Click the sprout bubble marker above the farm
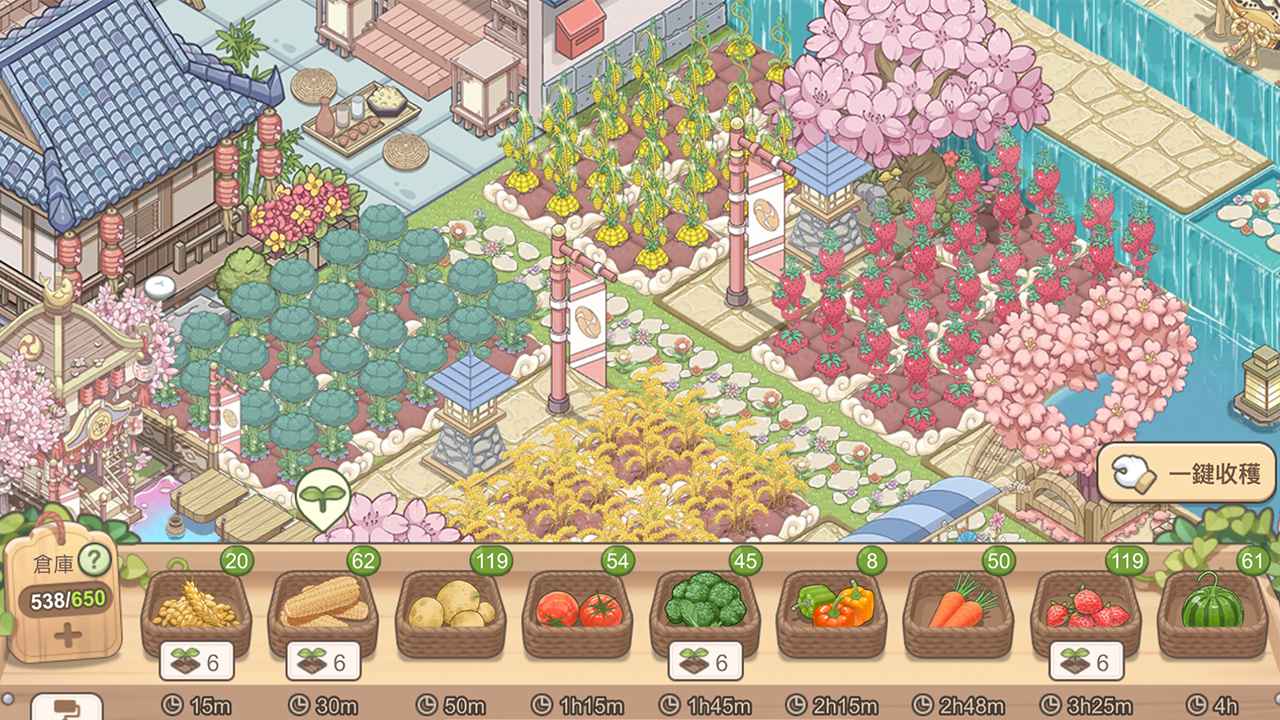Viewport: 1280px width, 720px height. point(320,496)
